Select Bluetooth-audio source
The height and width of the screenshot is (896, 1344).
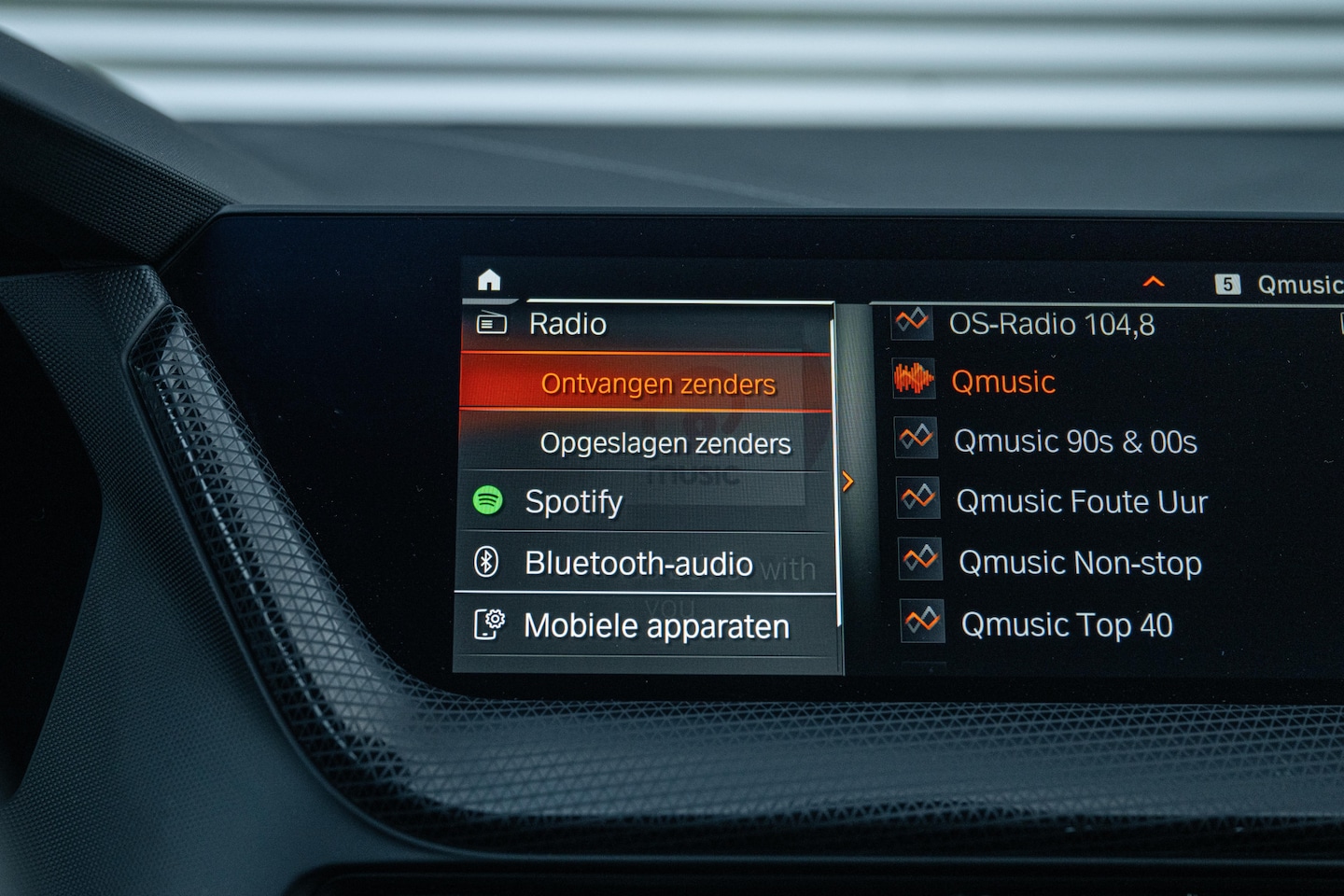[638, 564]
